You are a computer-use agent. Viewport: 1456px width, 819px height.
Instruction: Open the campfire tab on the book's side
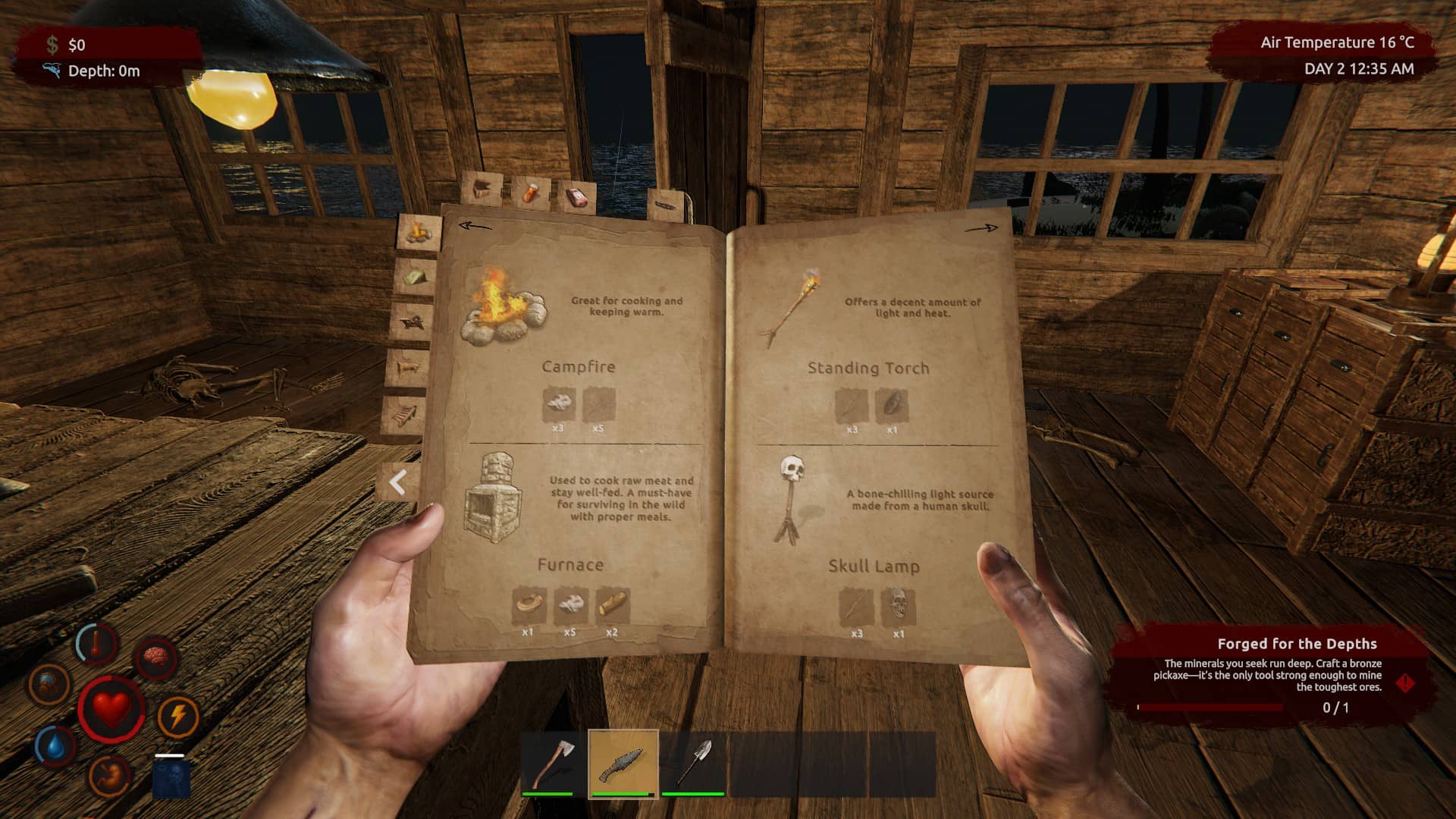pyautogui.click(x=419, y=231)
